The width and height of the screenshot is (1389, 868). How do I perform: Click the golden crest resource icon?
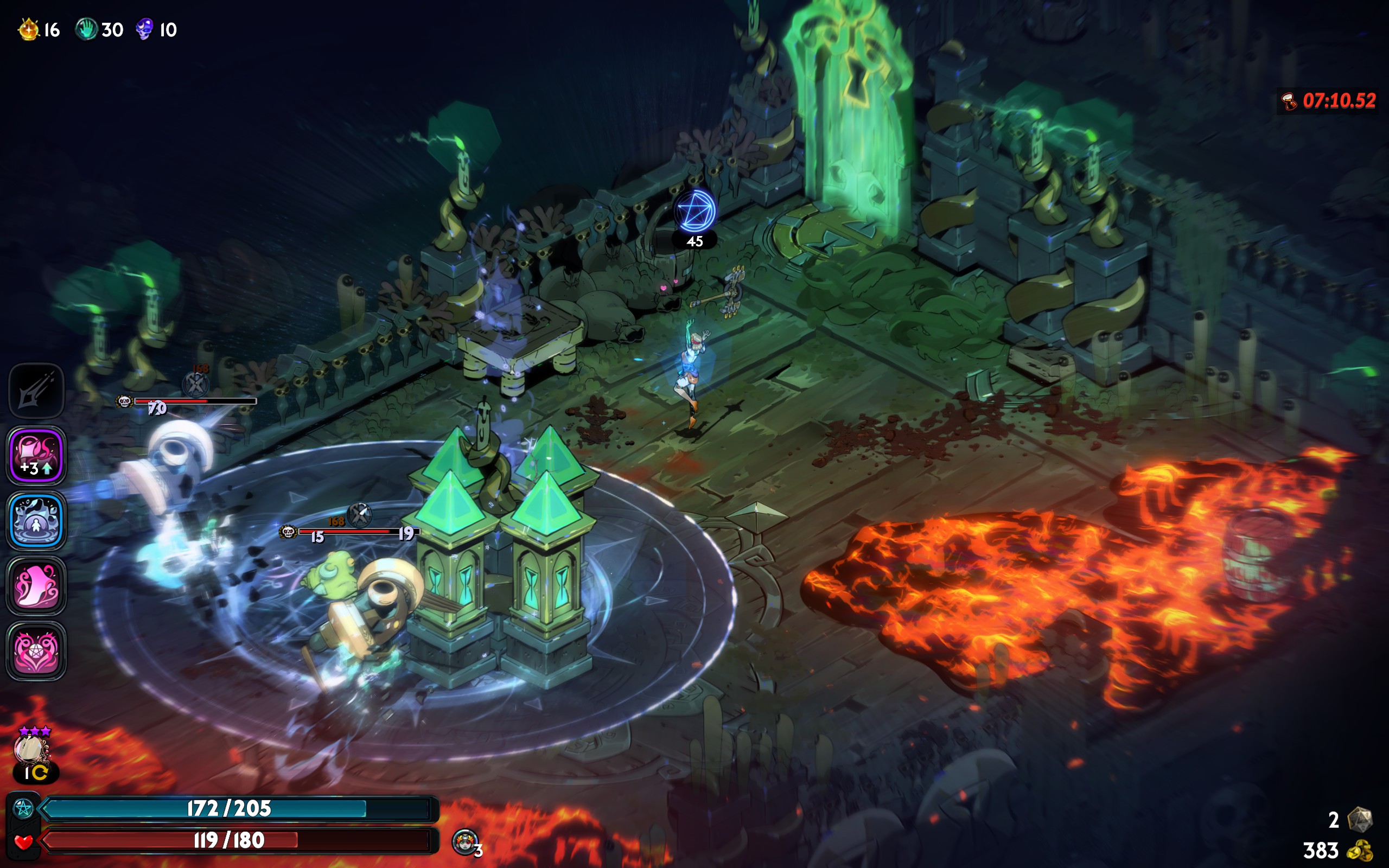tap(29, 29)
